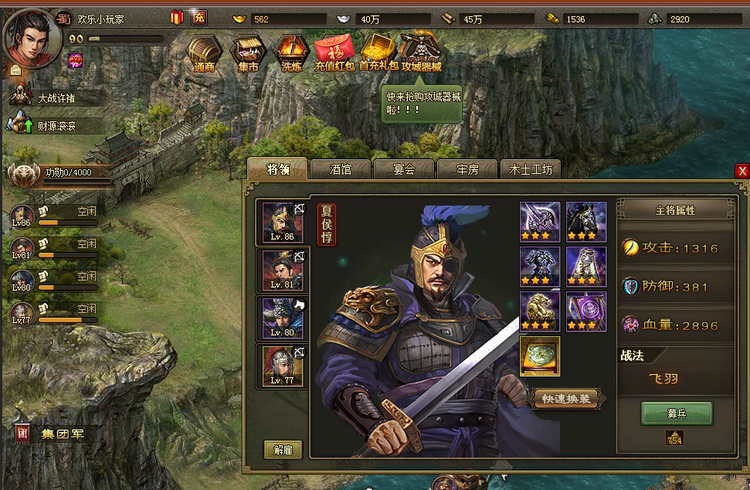Select the 牢房 prison tab
This screenshot has width=750, height=490.
click(x=465, y=169)
